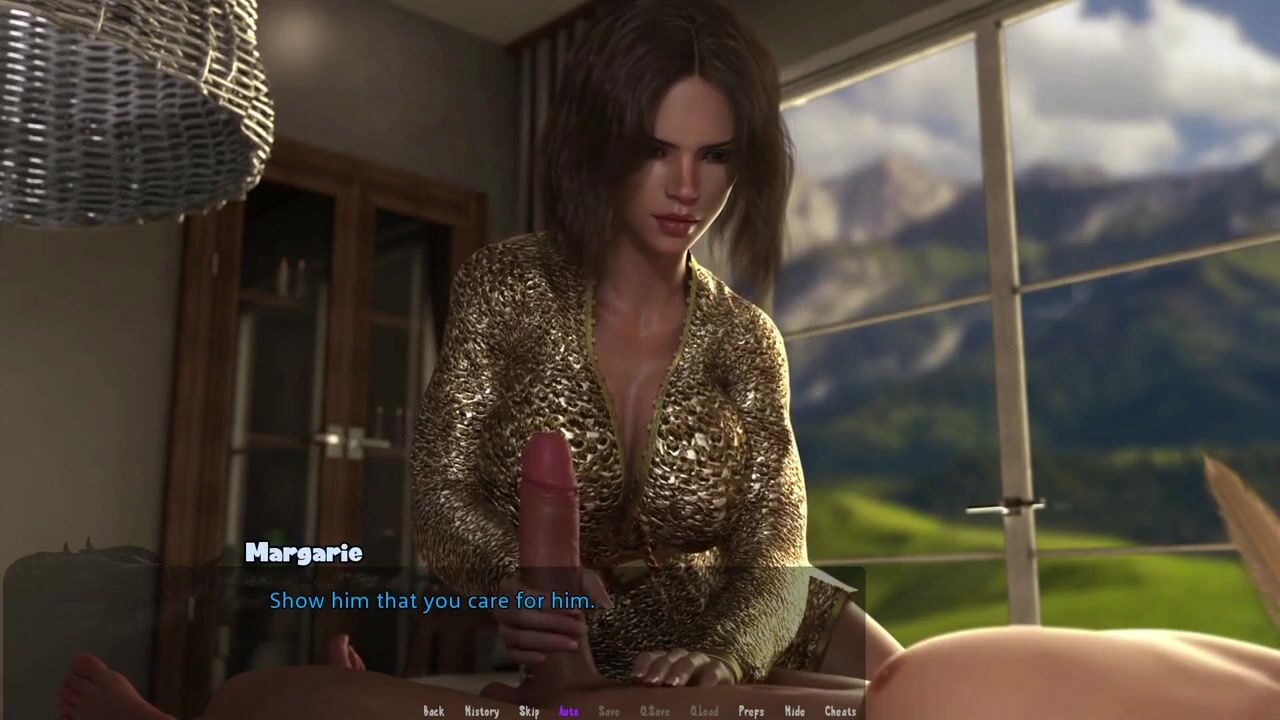The height and width of the screenshot is (720, 1280).
Task: Go back using the Back button
Action: [x=433, y=711]
